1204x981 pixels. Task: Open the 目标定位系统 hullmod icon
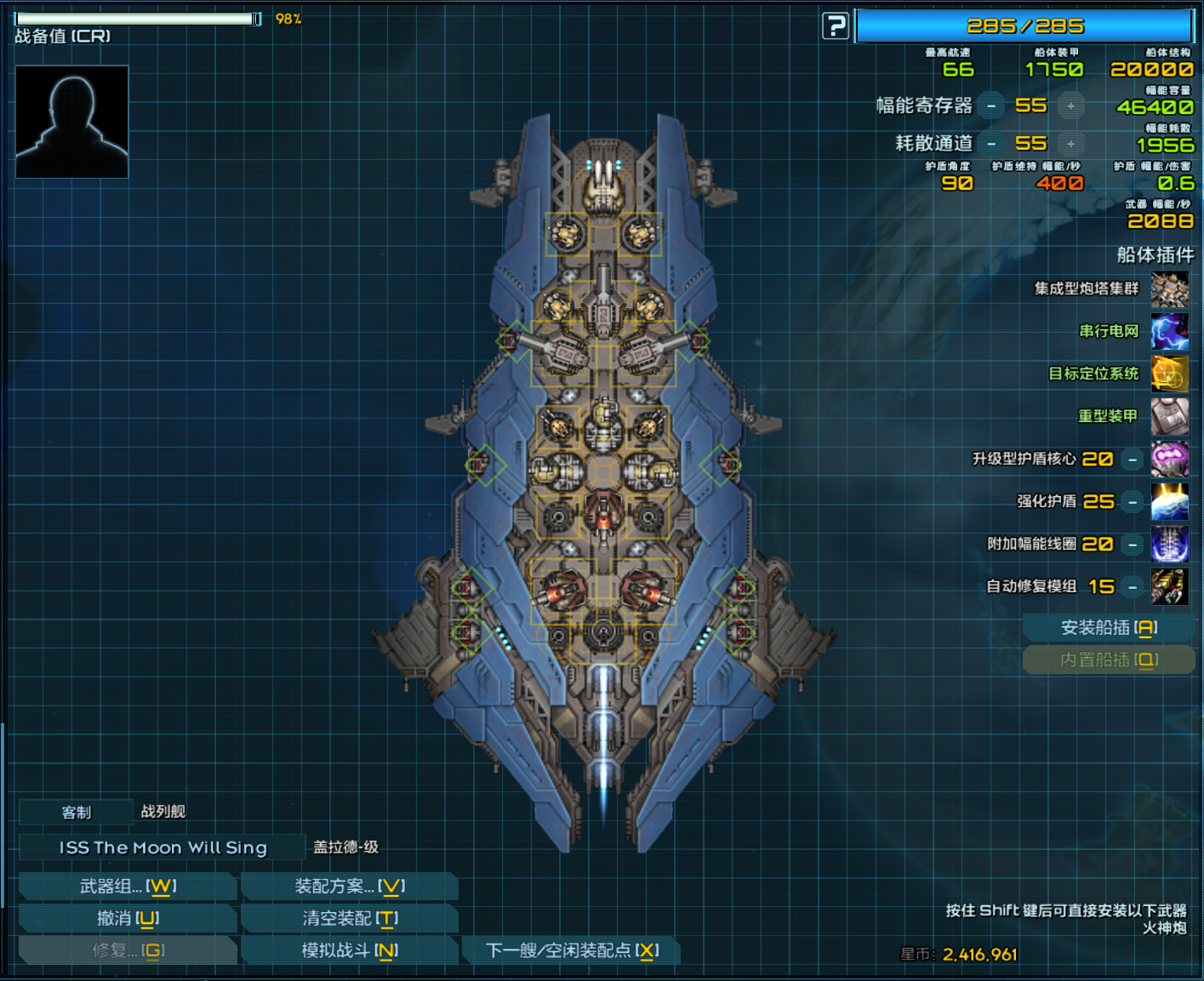pyautogui.click(x=1169, y=374)
